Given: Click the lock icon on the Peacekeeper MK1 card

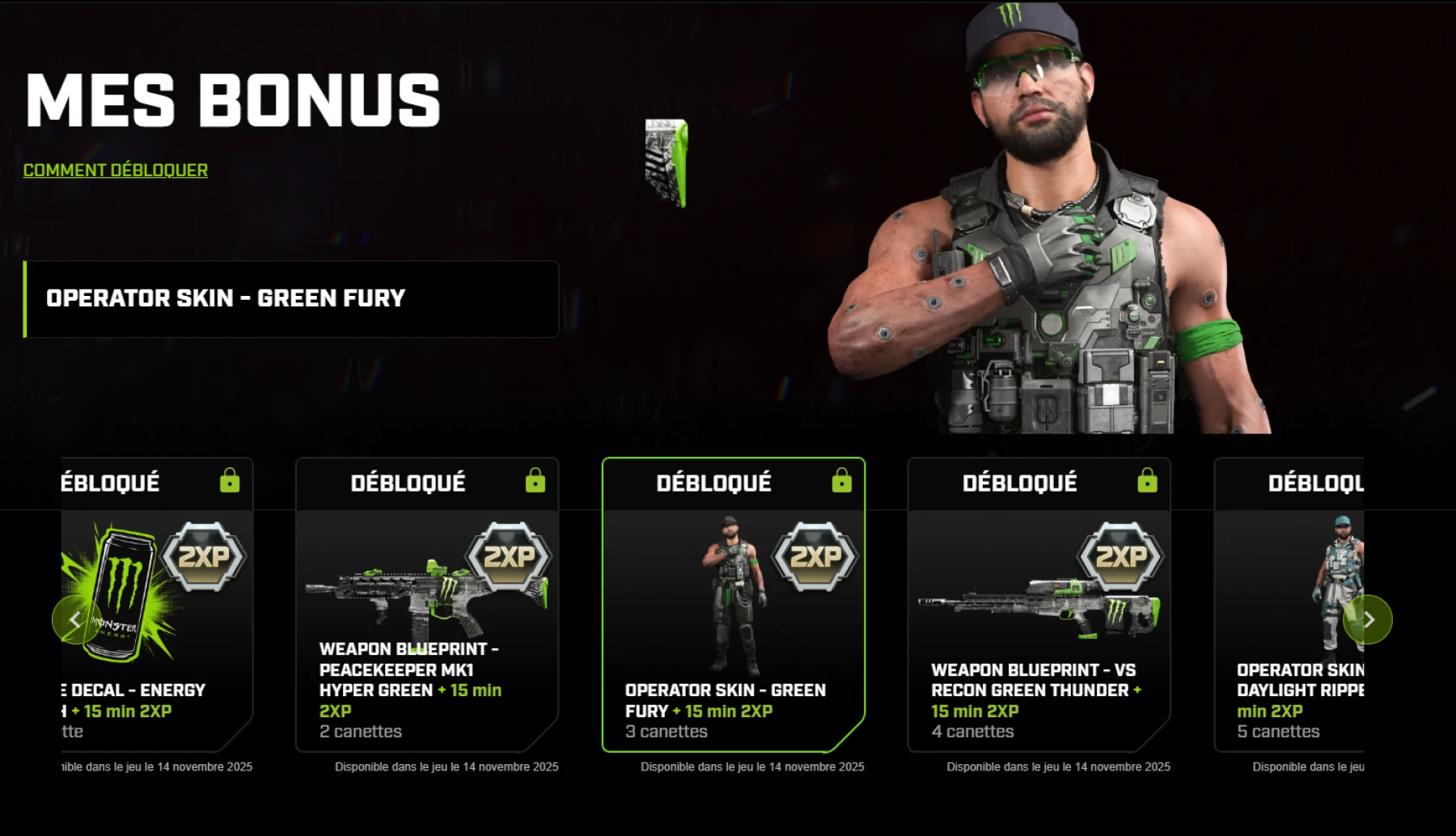Looking at the screenshot, I should pos(535,481).
